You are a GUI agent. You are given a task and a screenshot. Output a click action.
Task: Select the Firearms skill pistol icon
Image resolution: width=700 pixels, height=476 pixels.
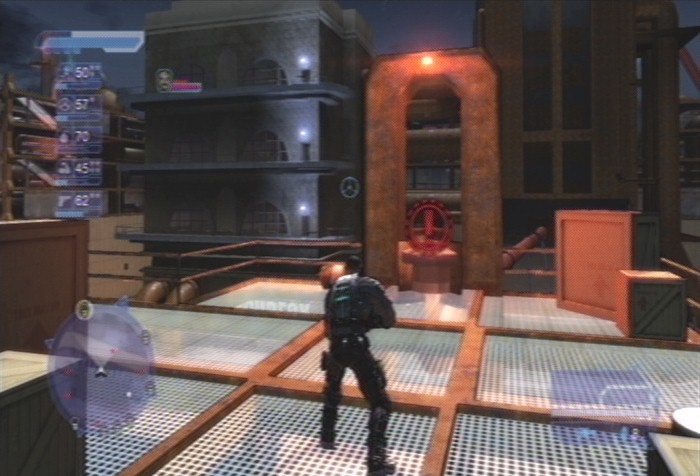[65, 200]
